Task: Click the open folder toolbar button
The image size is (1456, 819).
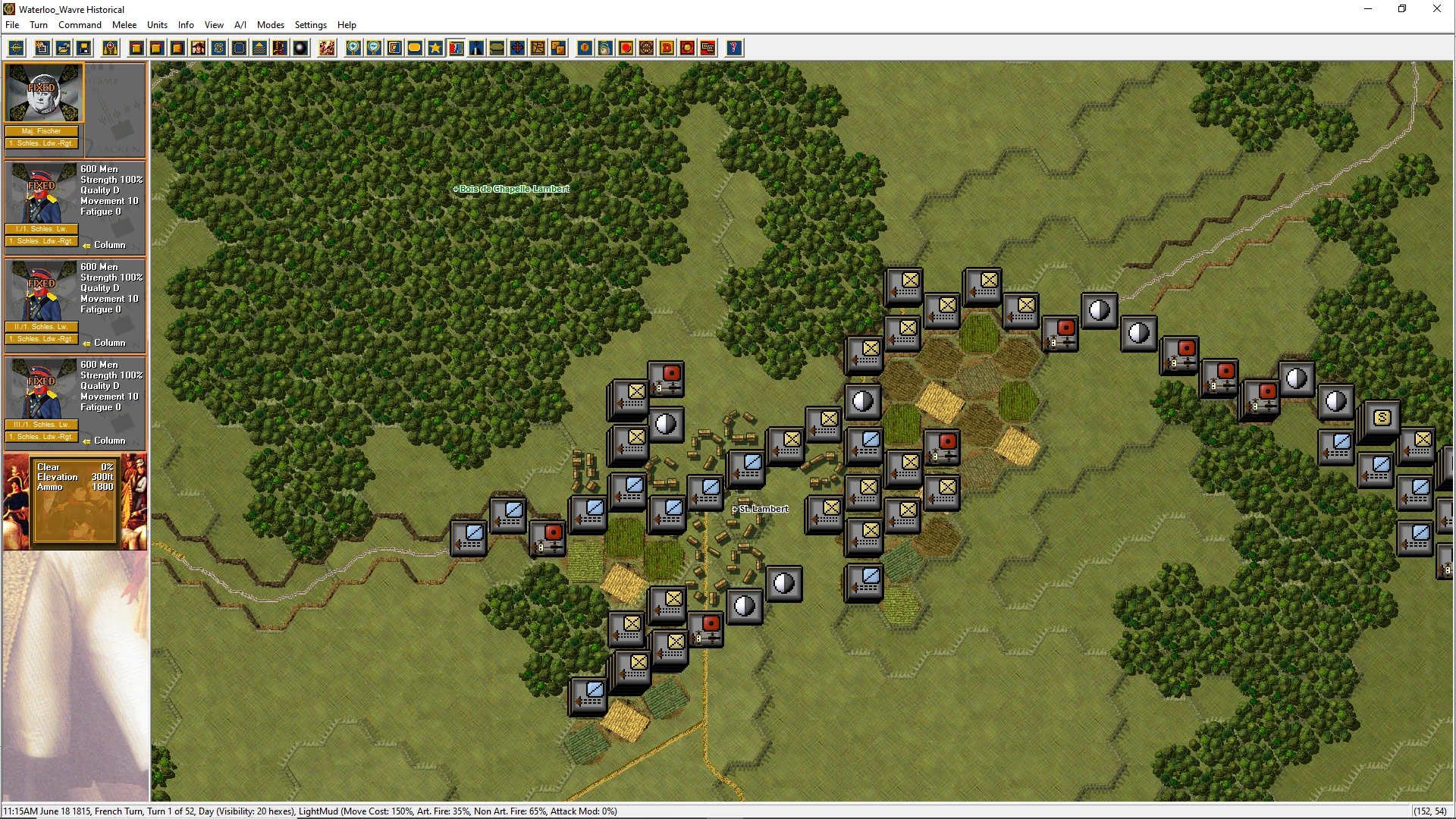Action: tap(64, 49)
